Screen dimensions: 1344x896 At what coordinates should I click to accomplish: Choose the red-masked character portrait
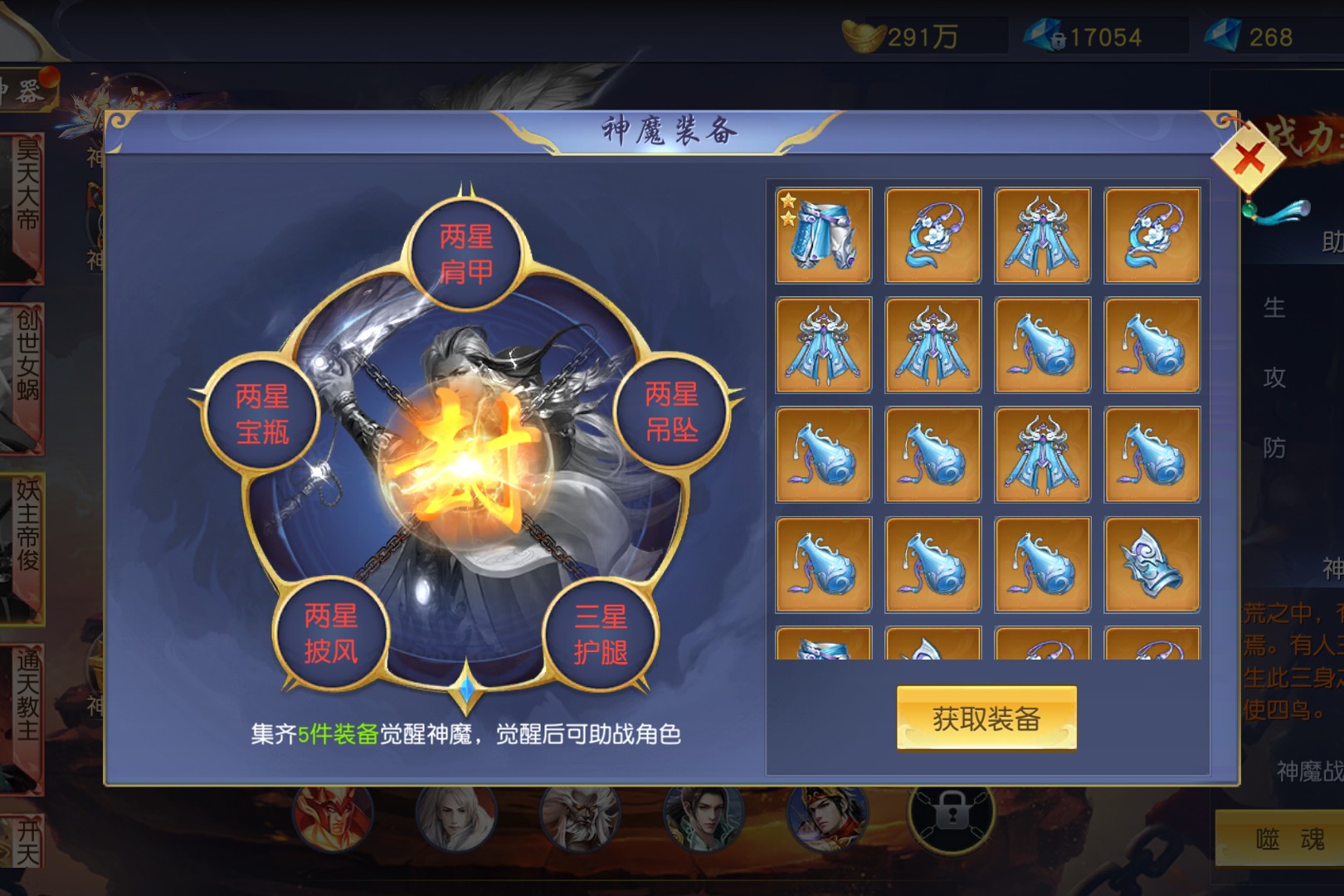(332, 817)
